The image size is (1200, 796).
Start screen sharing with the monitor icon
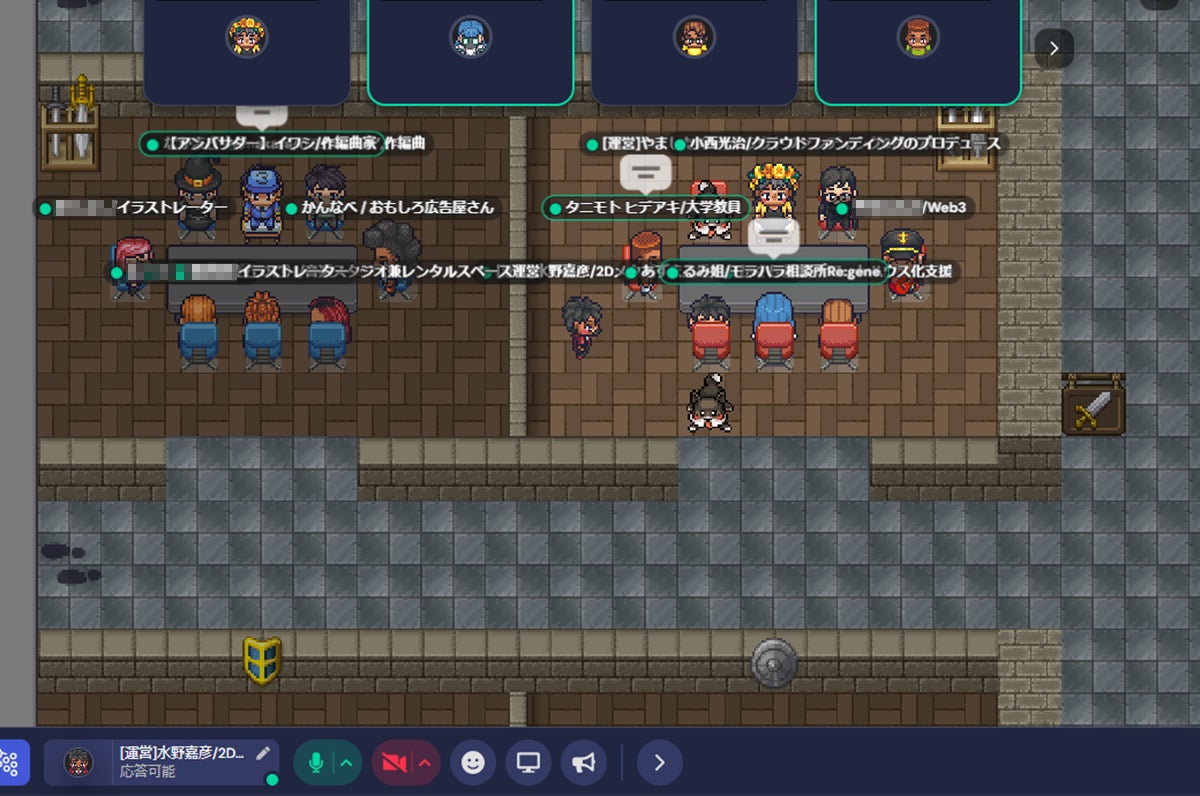coord(528,763)
